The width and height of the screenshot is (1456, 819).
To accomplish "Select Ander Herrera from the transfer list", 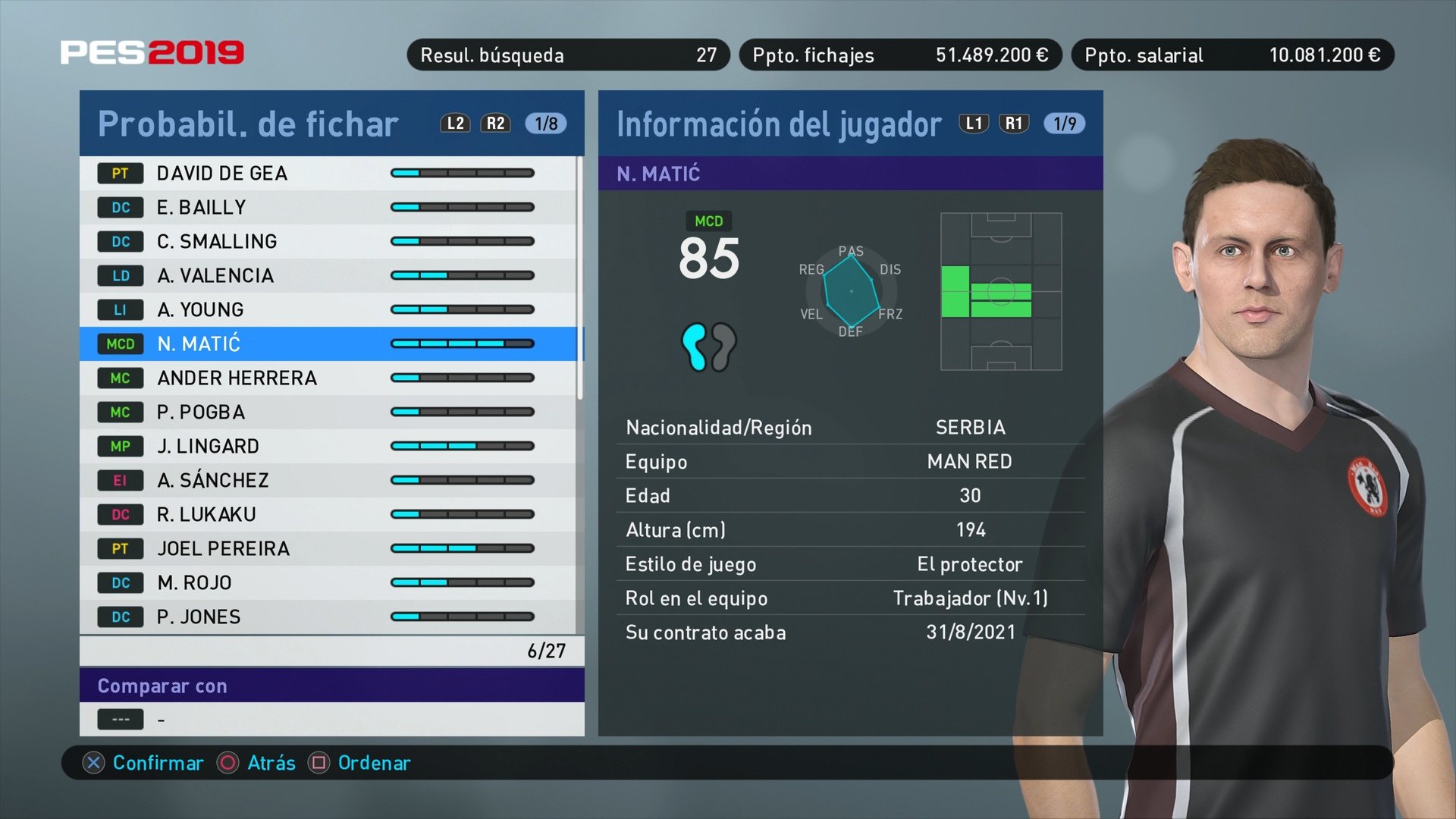I will click(236, 378).
